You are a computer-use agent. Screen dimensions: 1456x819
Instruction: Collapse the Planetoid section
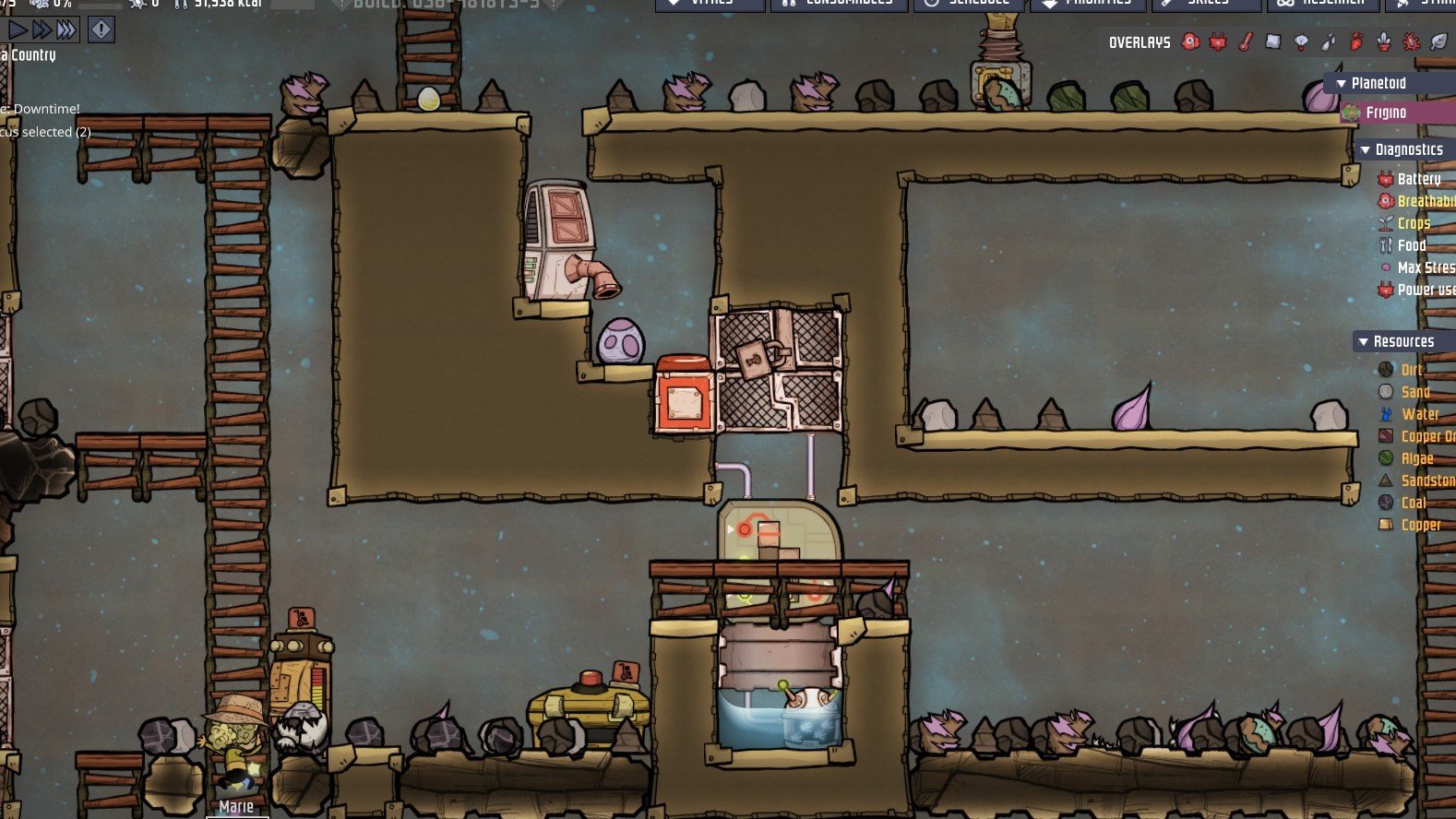pyautogui.click(x=1342, y=83)
